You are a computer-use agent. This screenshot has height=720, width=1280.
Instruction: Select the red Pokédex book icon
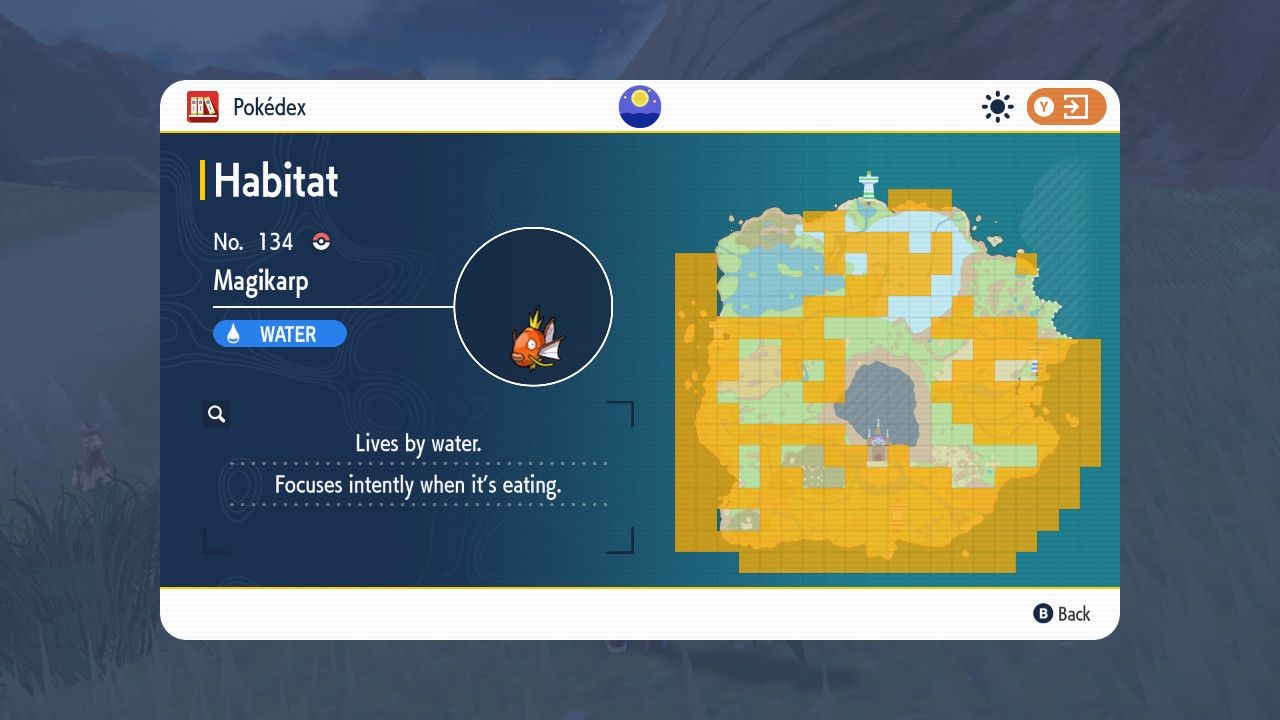pos(203,107)
